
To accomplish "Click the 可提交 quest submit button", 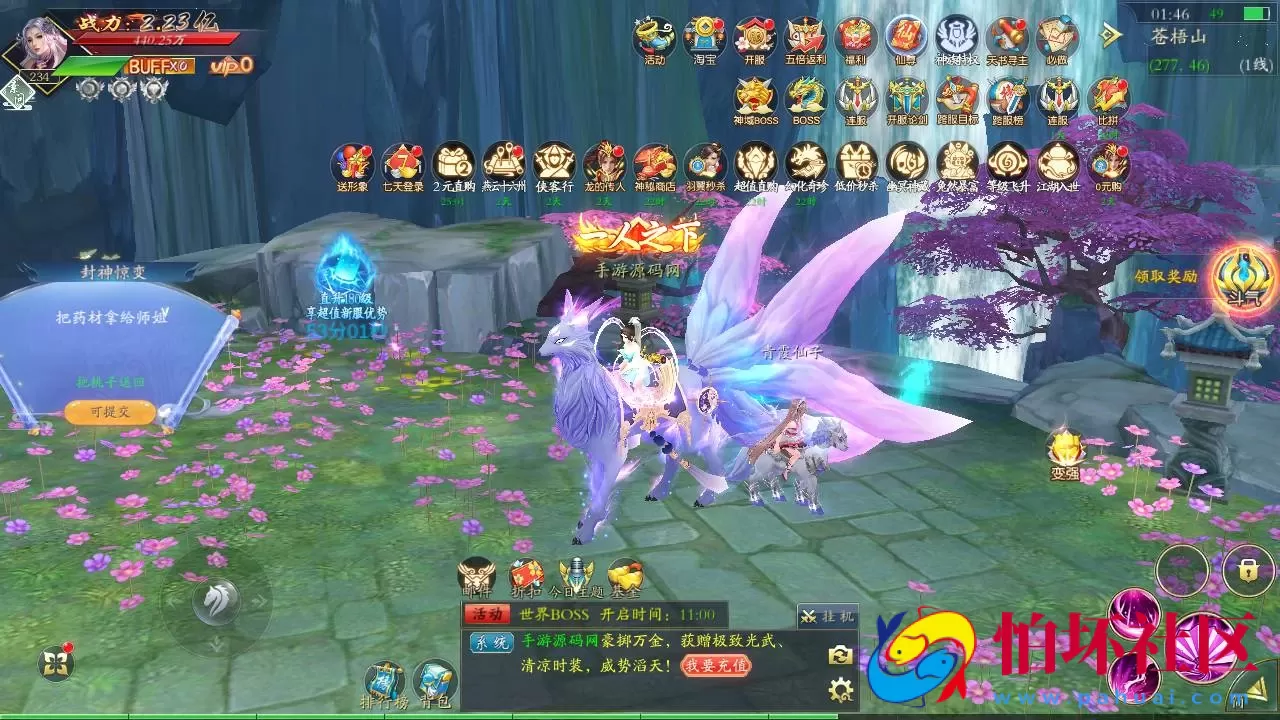I will click(x=110, y=412).
